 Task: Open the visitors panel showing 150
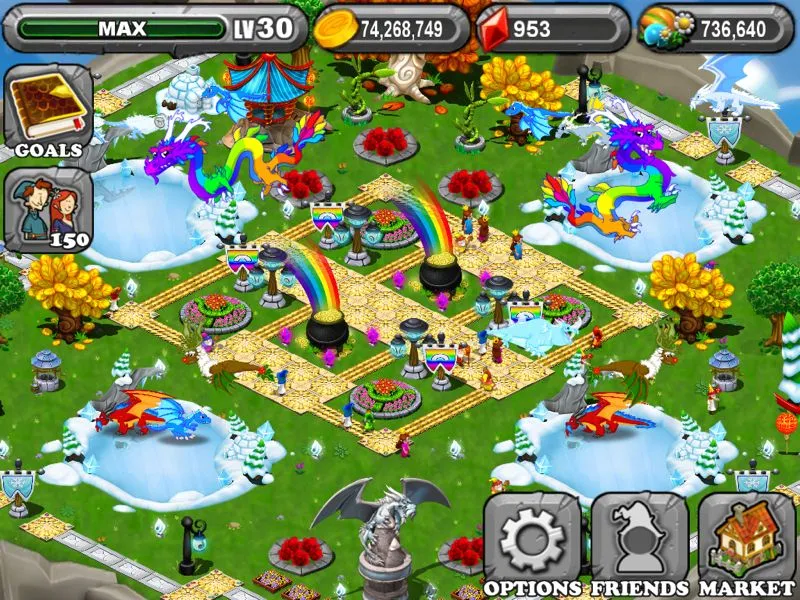[x=47, y=209]
